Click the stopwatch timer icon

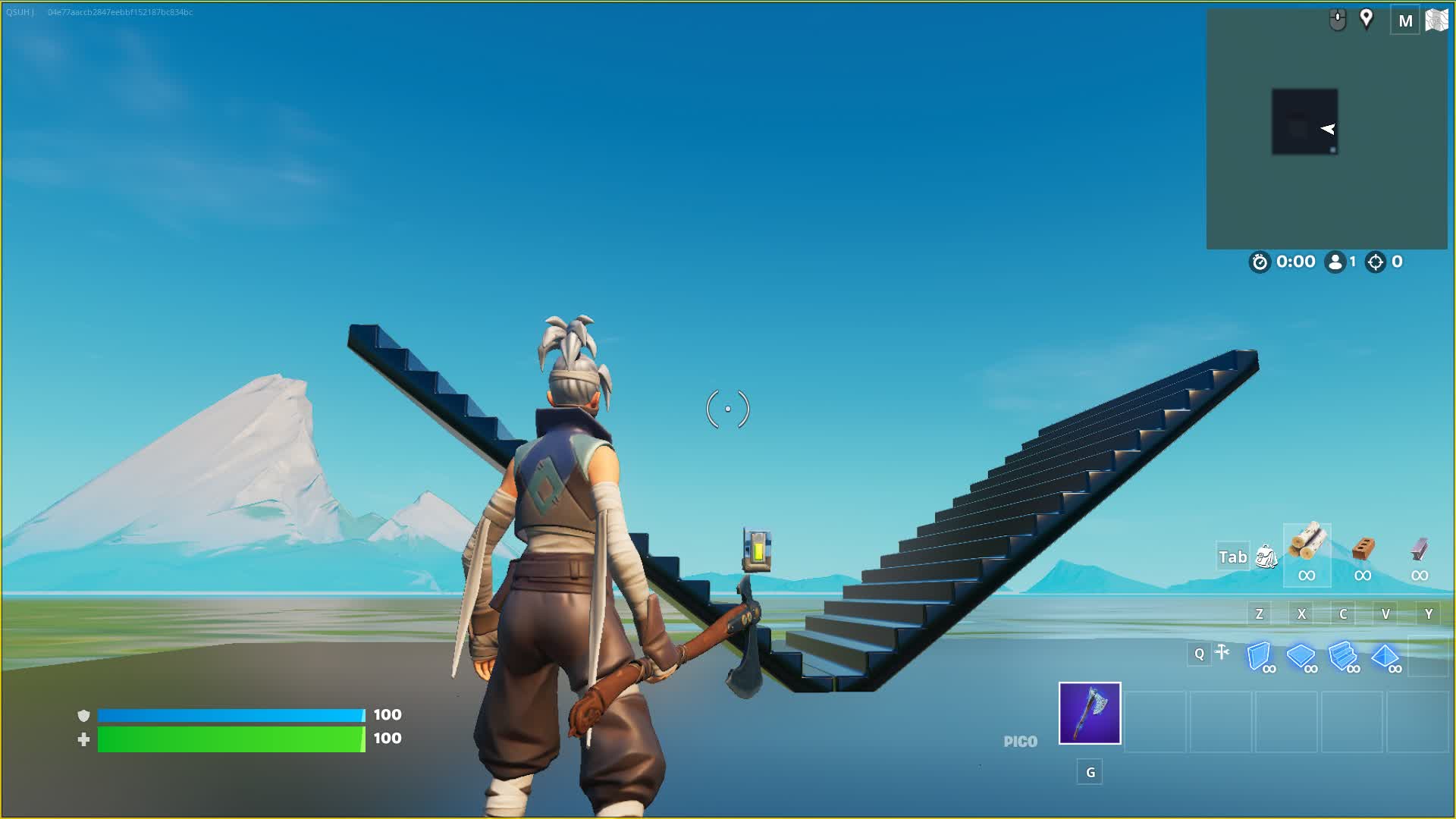(1259, 262)
